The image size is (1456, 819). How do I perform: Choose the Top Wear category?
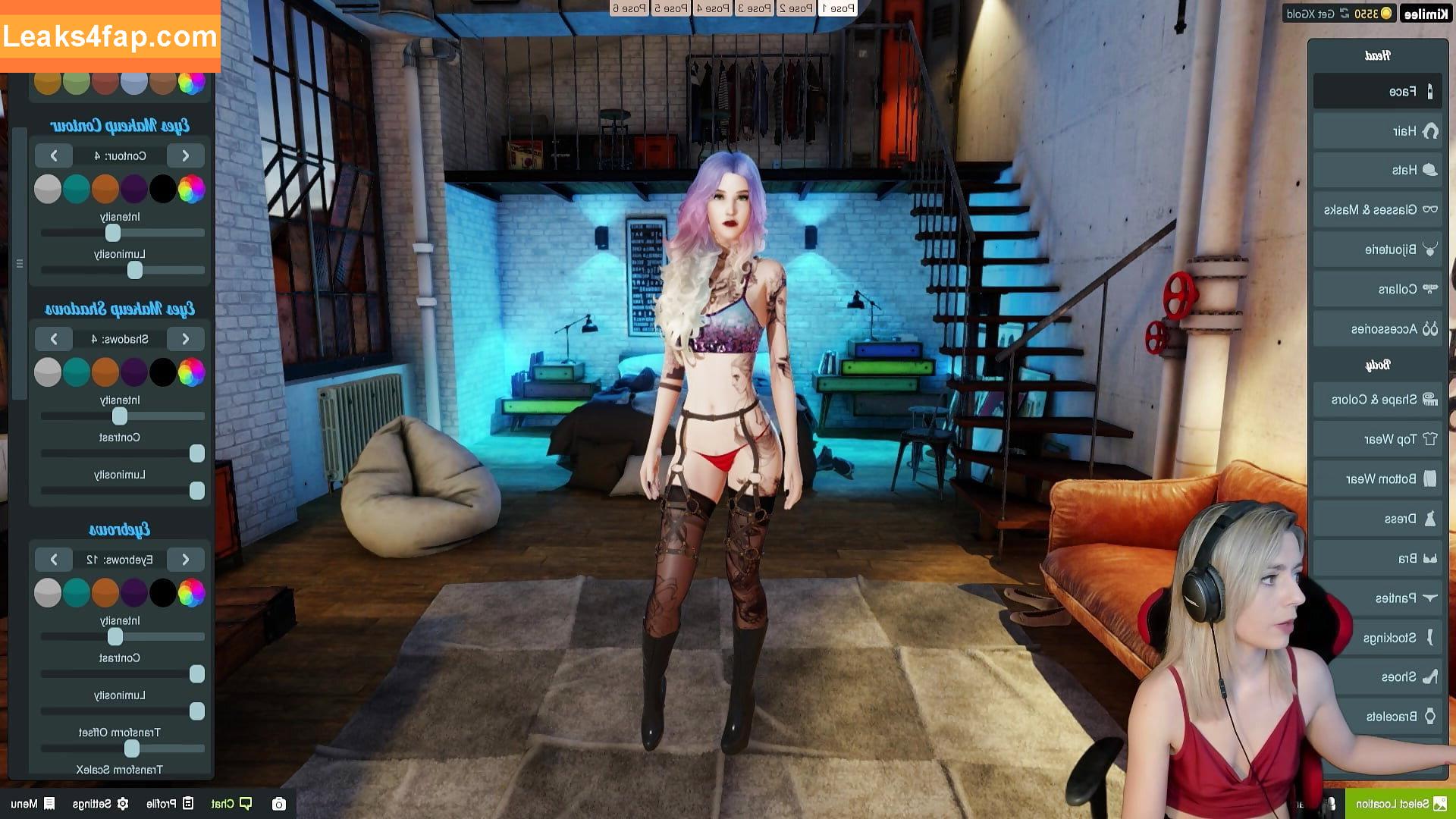click(x=1376, y=439)
